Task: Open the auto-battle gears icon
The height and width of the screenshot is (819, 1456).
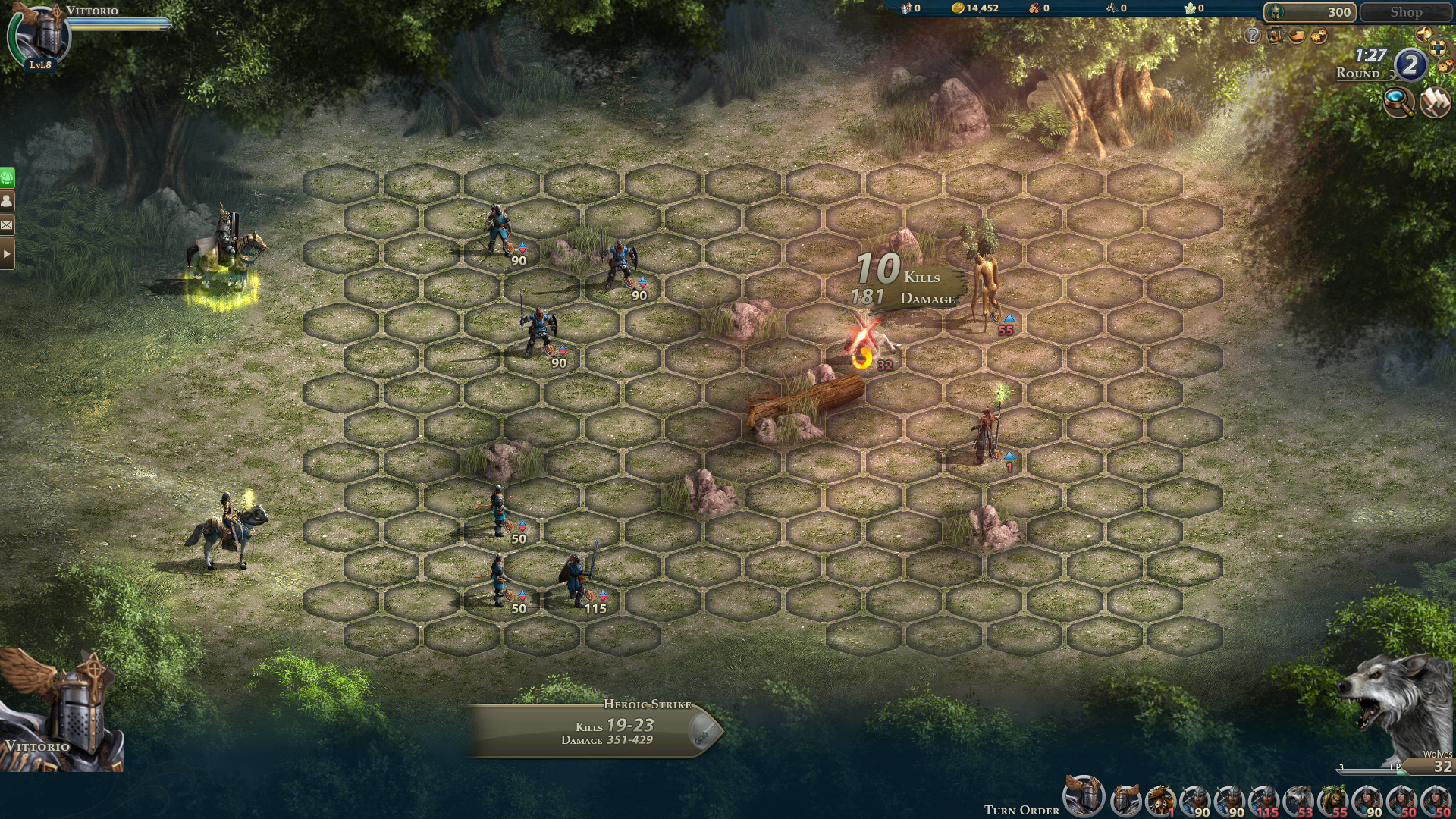Action: click(x=1318, y=36)
